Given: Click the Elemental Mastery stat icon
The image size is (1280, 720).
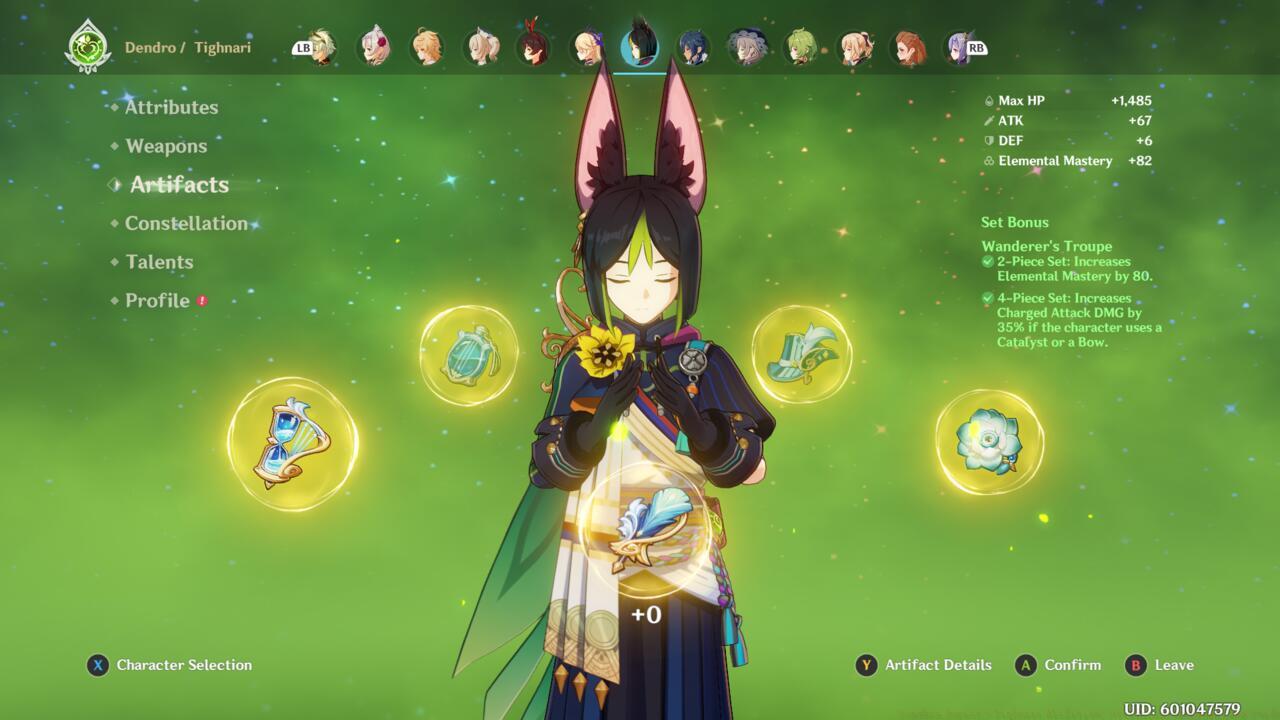Looking at the screenshot, I should coord(988,161).
